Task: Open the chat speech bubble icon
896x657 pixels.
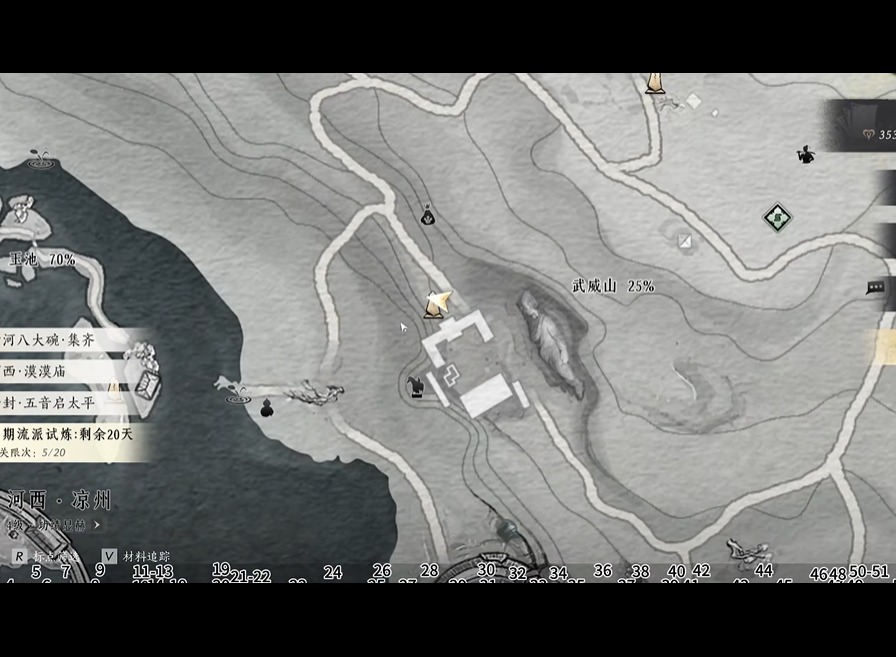Action: point(875,288)
